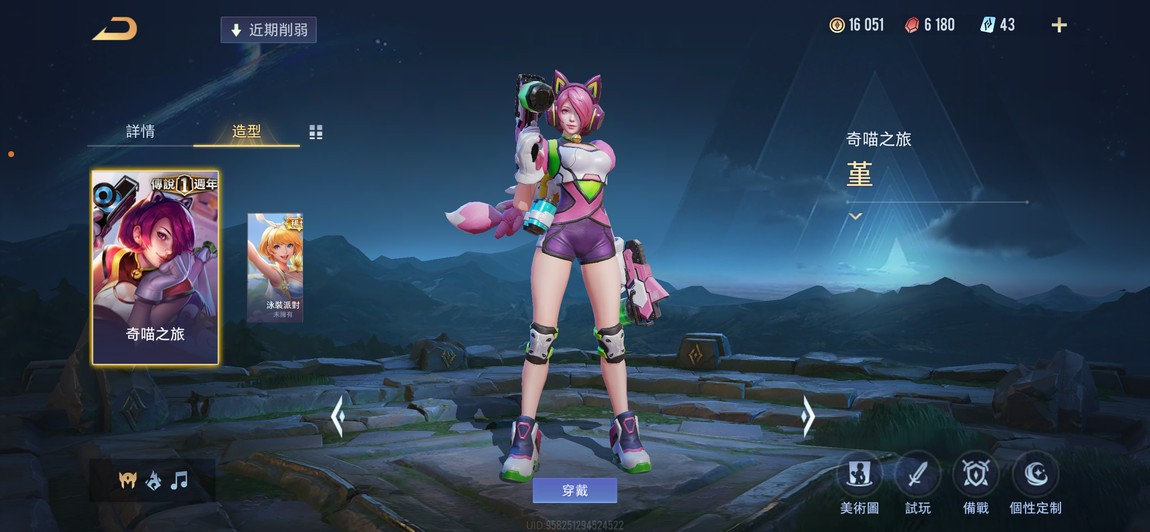Image resolution: width=1150 pixels, height=532 pixels.
Task: Show the previous hero with left arrow
Action: (x=338, y=416)
